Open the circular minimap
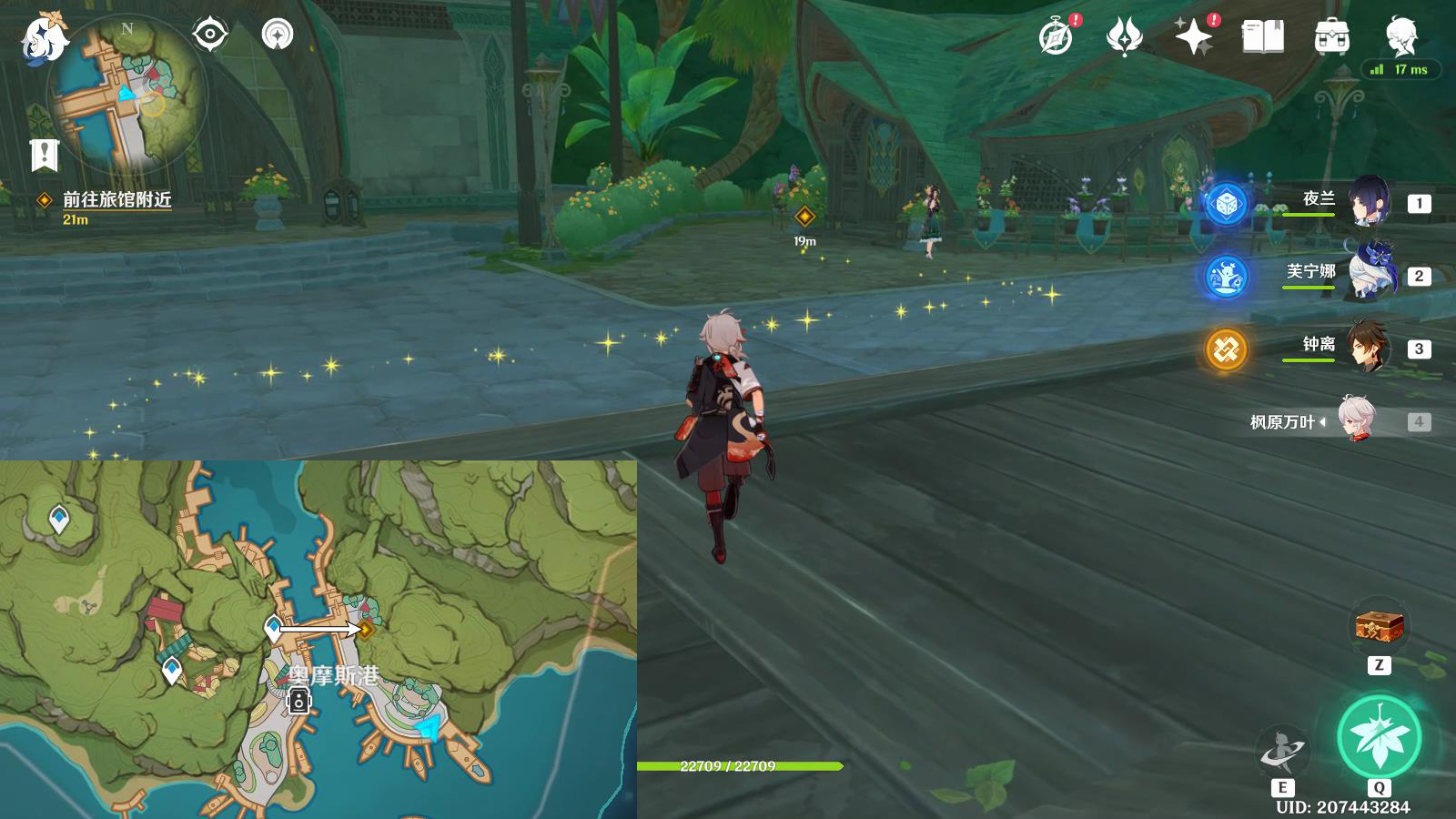Image resolution: width=1456 pixels, height=819 pixels. pos(129,96)
